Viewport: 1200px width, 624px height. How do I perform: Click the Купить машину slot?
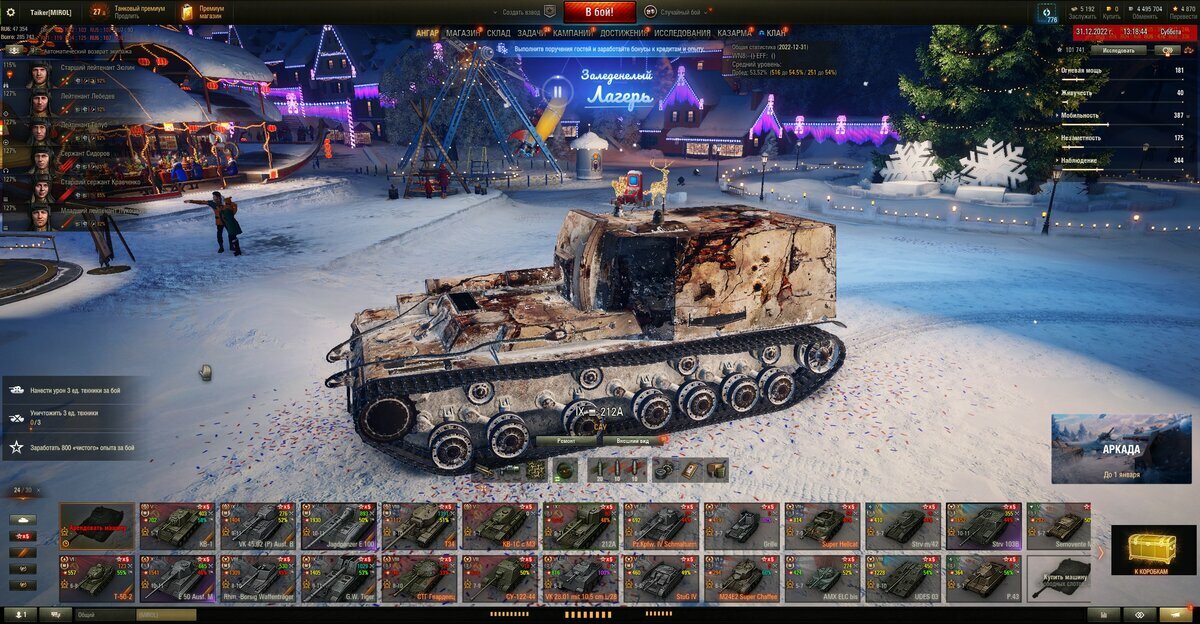click(x=1058, y=580)
